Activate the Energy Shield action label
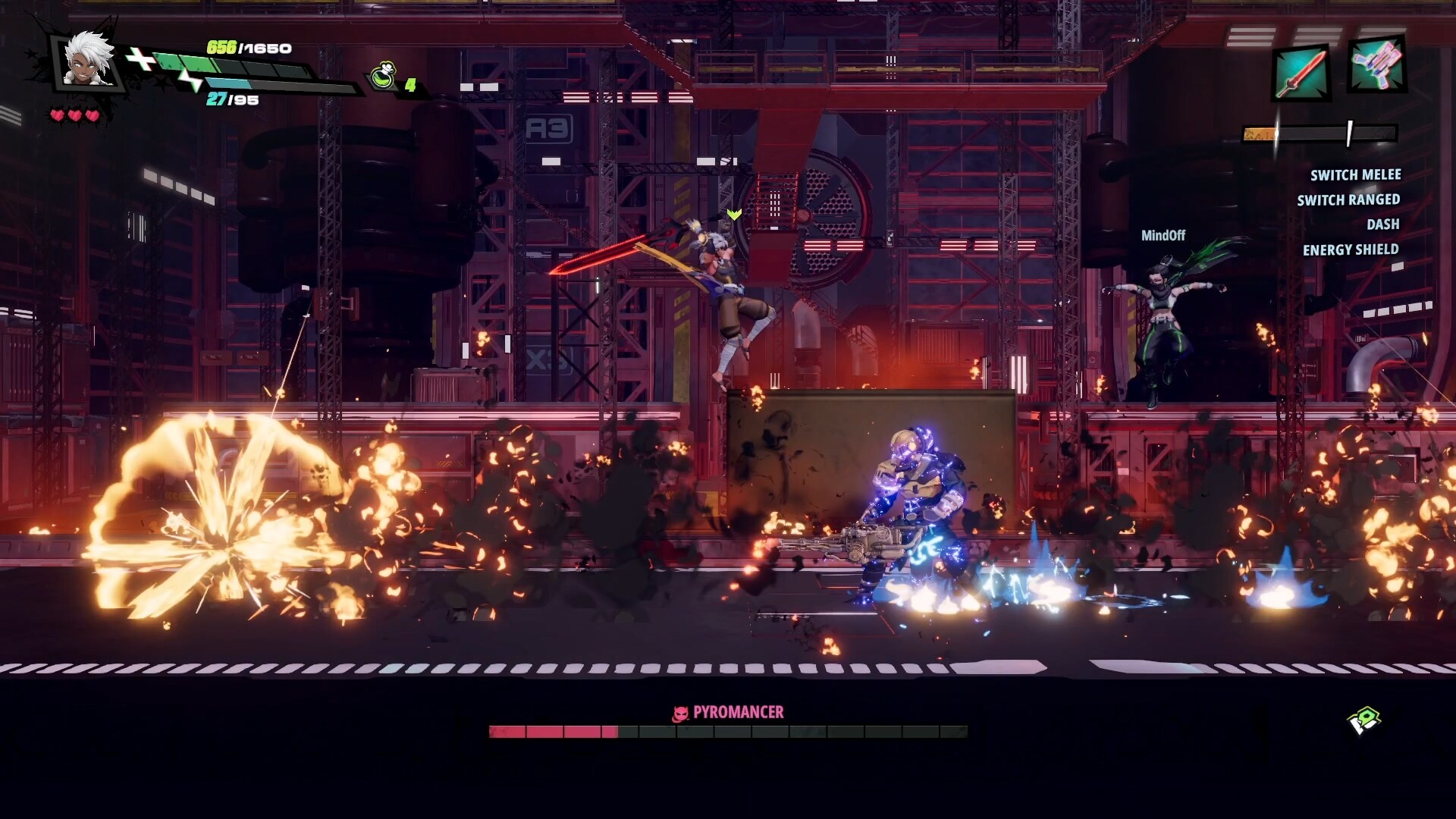 1350,249
